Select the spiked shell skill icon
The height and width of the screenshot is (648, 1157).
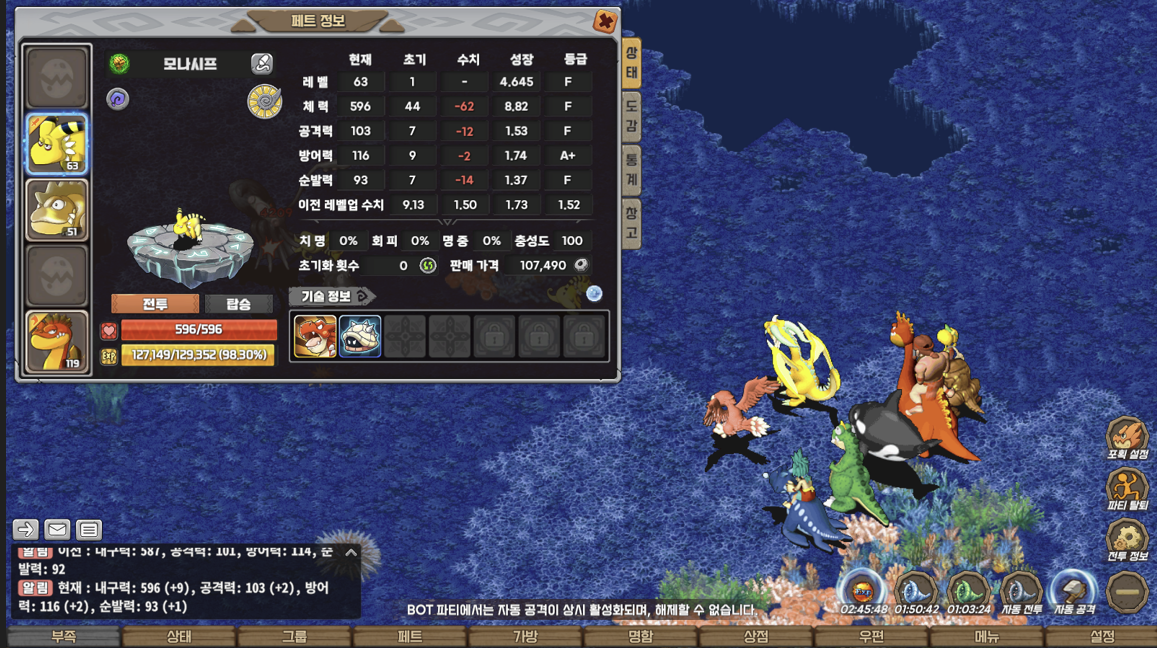[x=360, y=337]
